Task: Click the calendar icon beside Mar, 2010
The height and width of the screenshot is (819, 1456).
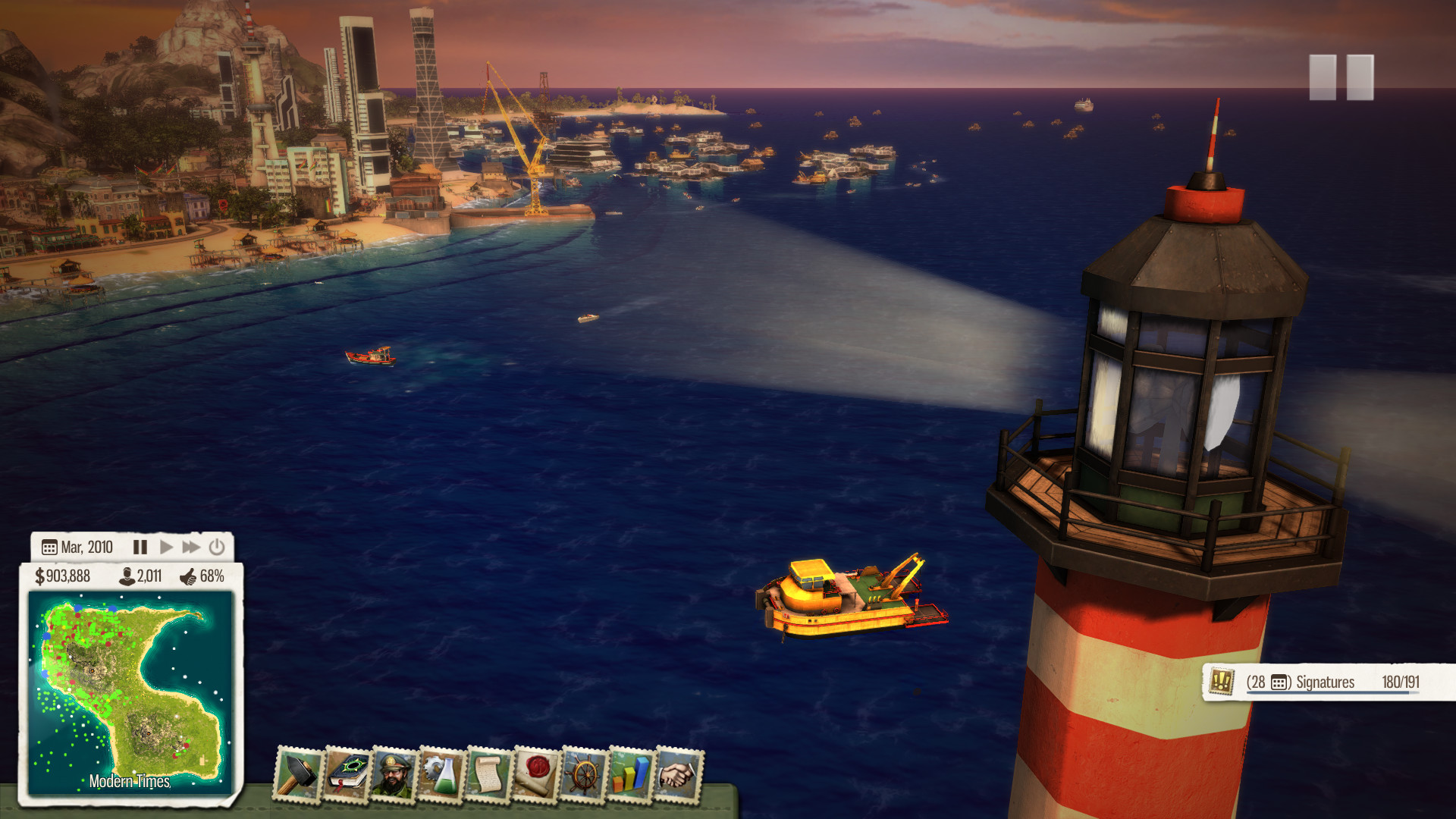Action: (x=49, y=547)
